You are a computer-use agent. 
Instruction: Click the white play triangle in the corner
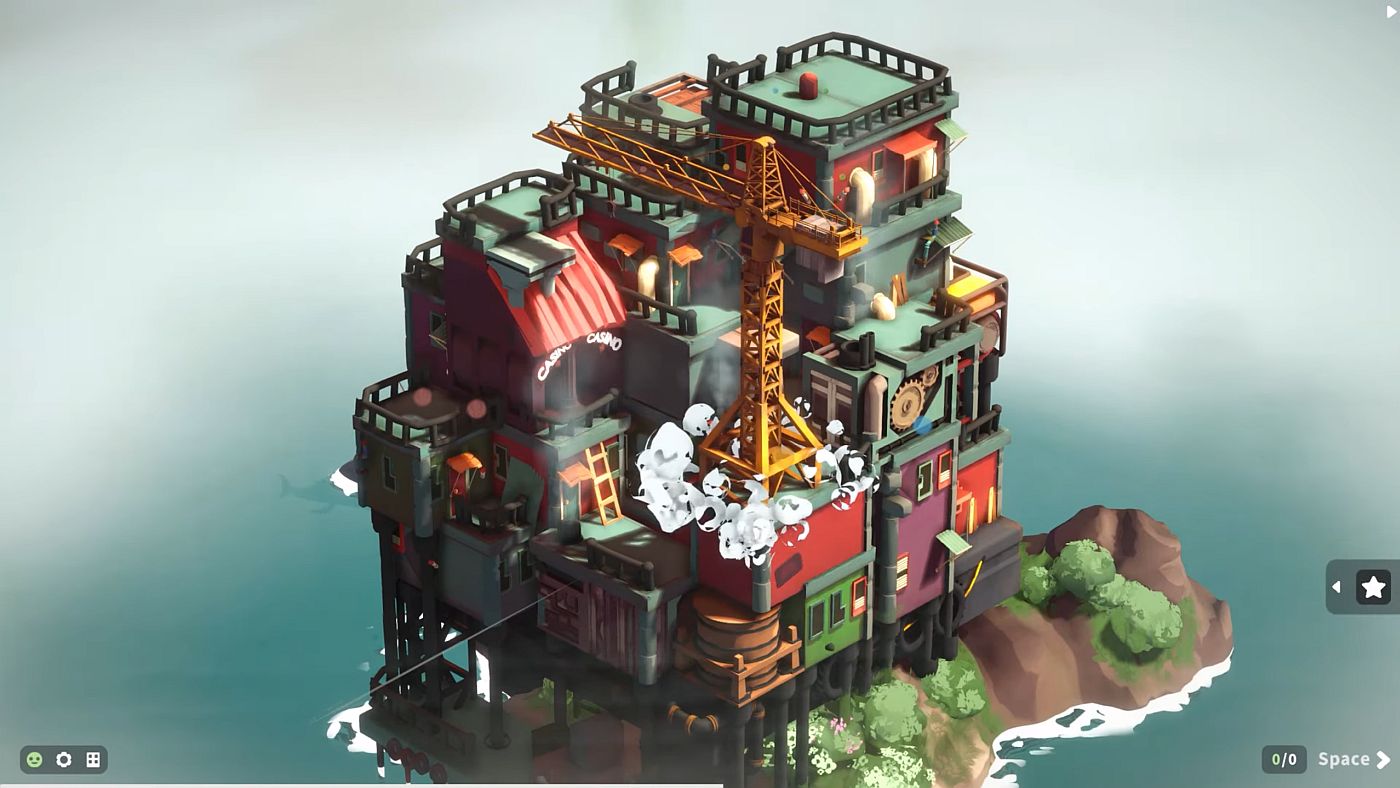point(1391,11)
